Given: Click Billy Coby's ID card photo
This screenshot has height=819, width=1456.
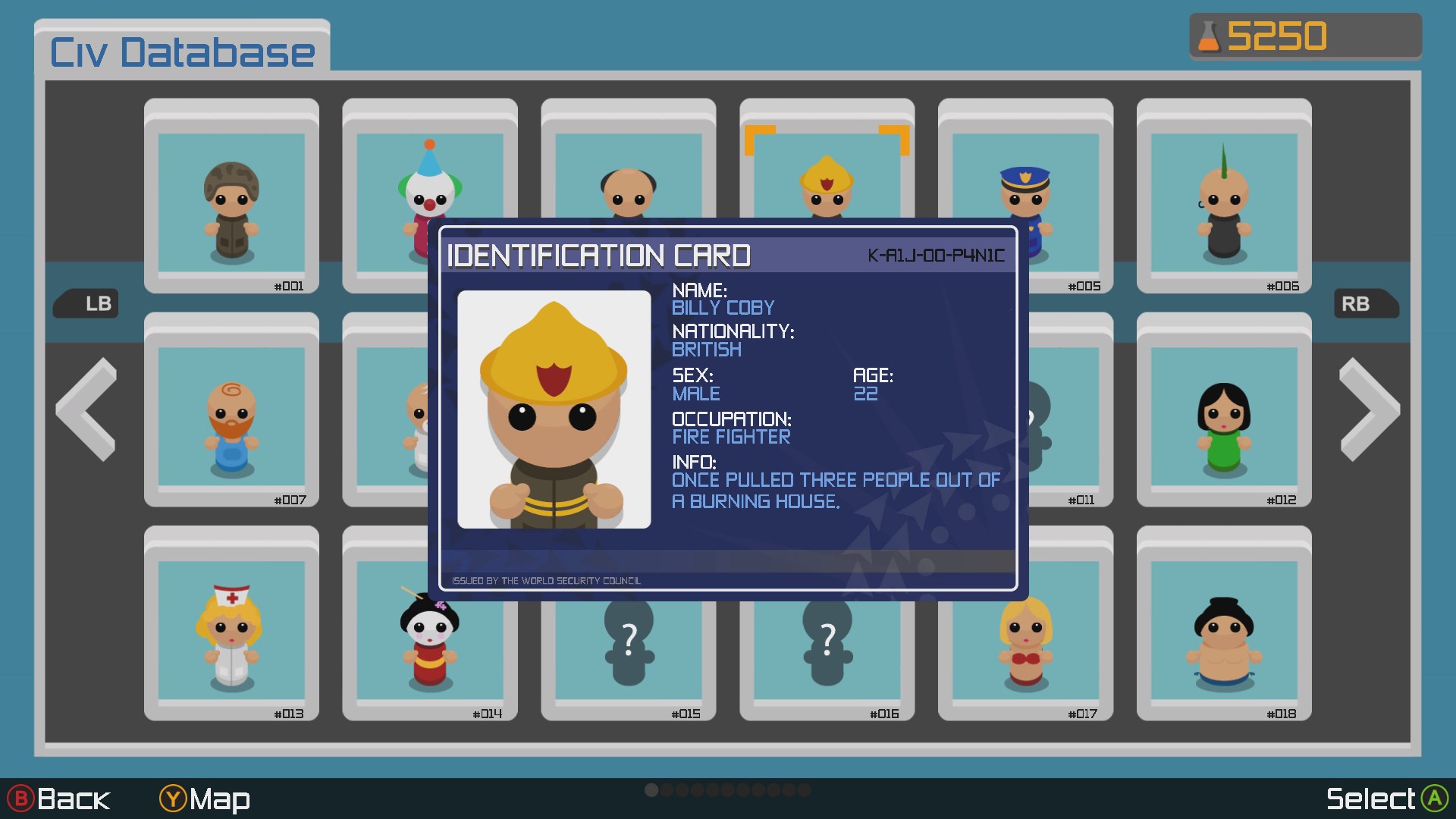Looking at the screenshot, I should [554, 409].
